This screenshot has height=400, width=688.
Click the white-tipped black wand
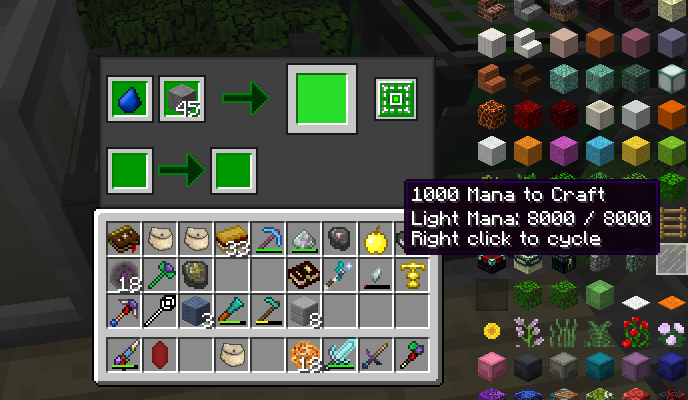[159, 311]
